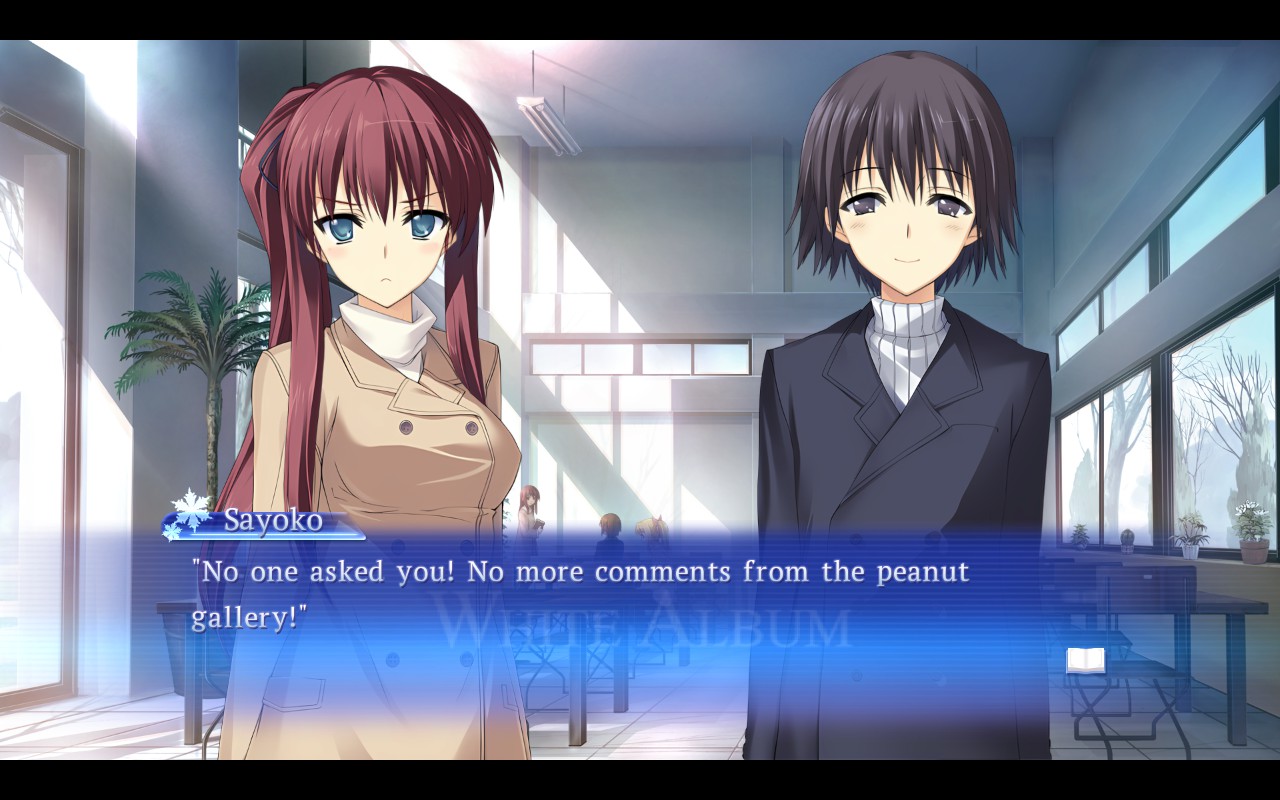Click the open book icon to continue
1280x800 pixels.
point(1085,659)
